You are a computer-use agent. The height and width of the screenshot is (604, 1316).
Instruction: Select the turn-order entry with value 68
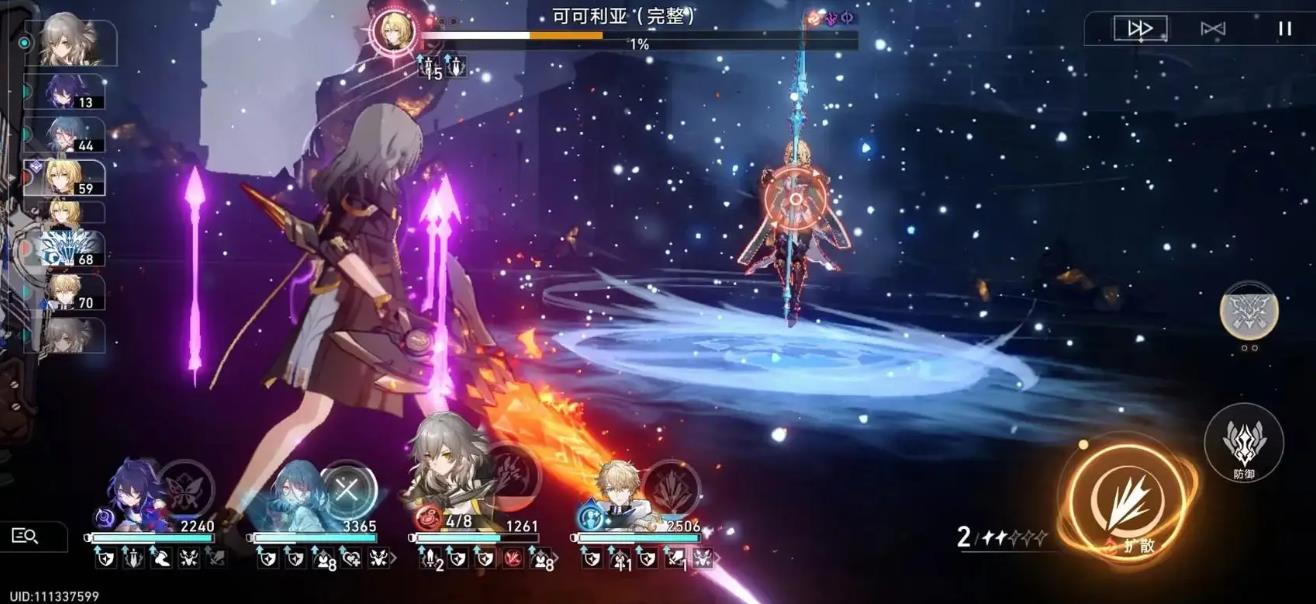(75, 249)
